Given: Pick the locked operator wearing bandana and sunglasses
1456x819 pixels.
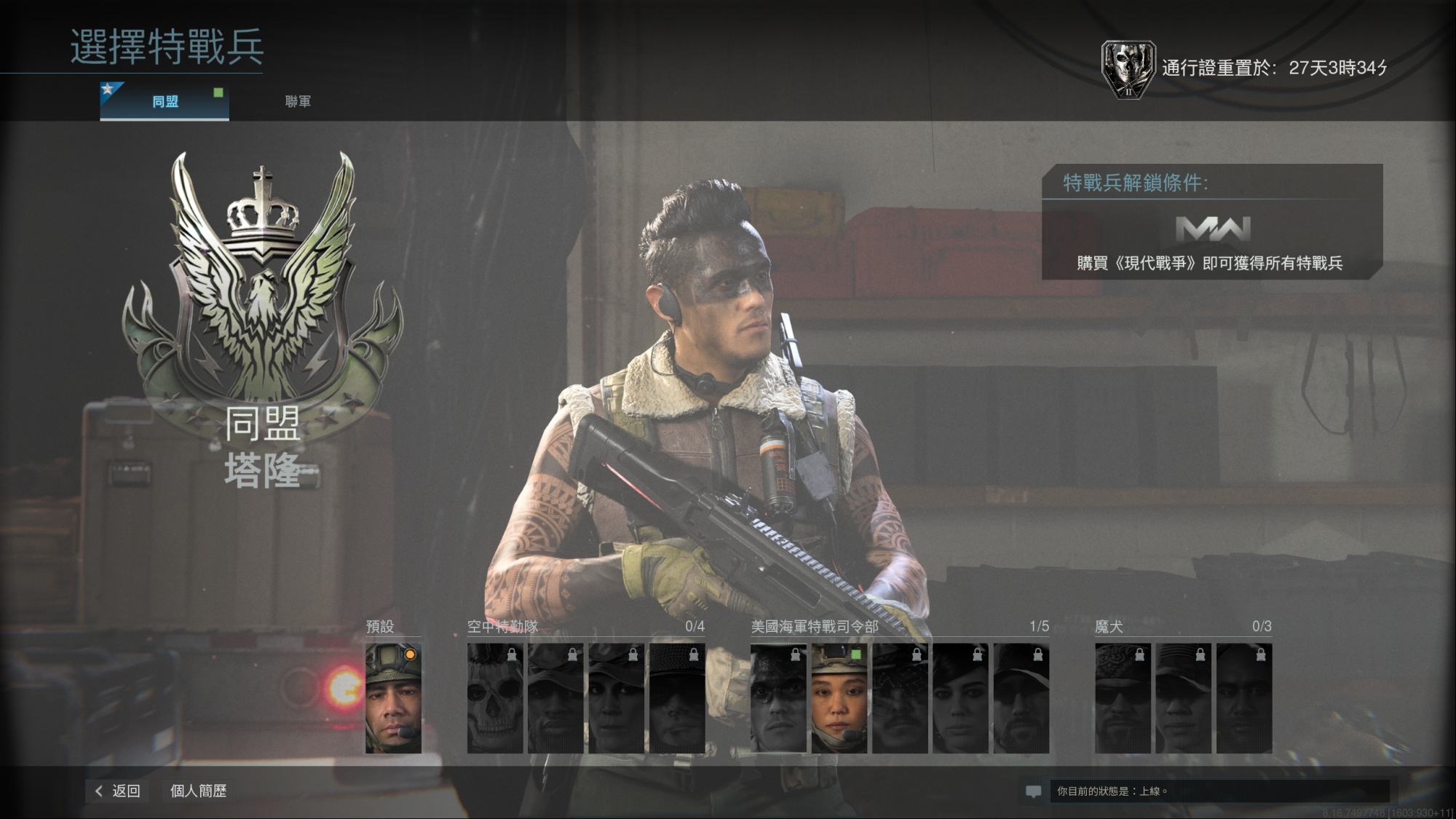Looking at the screenshot, I should [1123, 697].
